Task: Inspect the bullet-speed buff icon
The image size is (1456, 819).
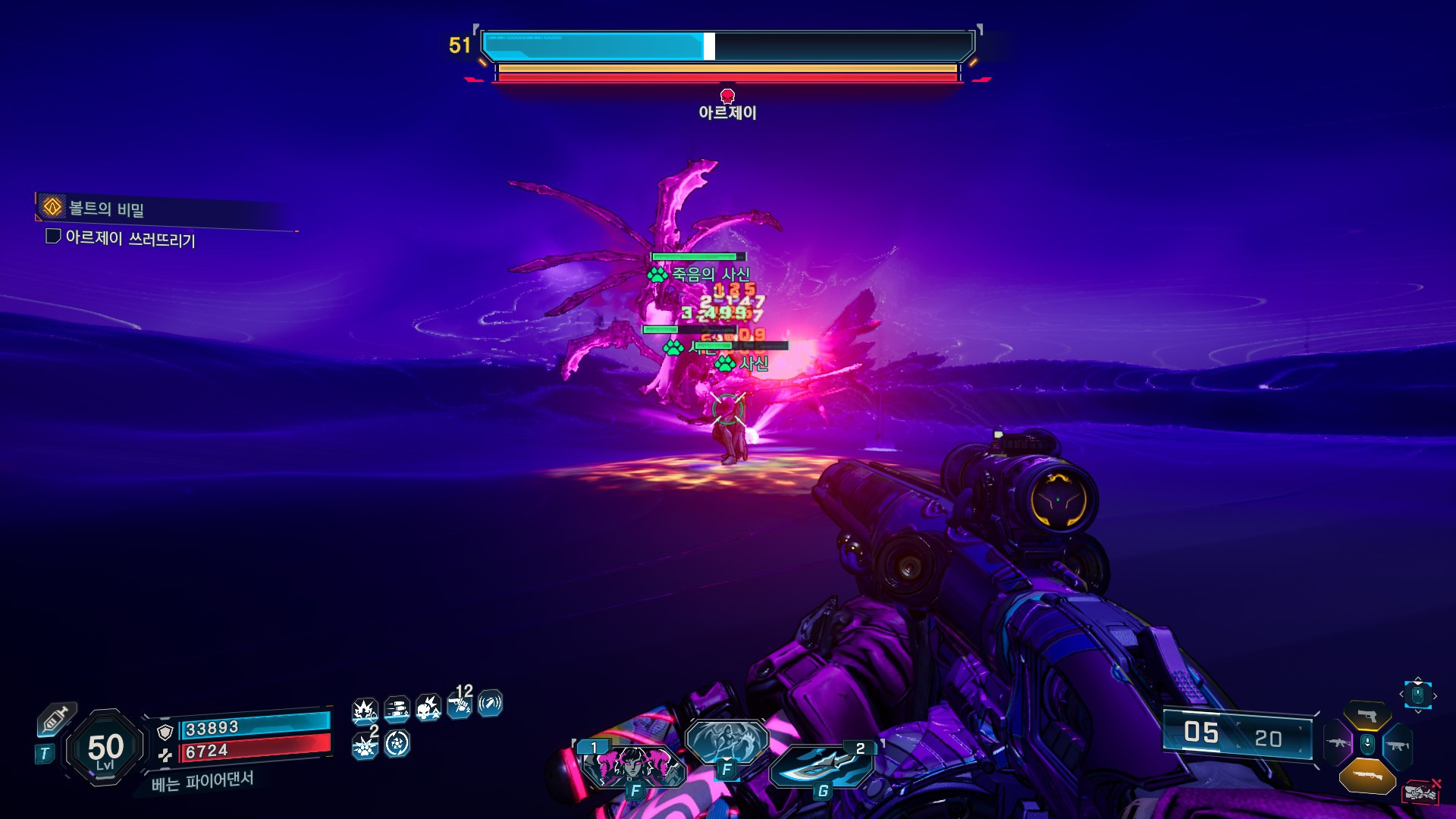Action: pyautogui.click(x=397, y=710)
